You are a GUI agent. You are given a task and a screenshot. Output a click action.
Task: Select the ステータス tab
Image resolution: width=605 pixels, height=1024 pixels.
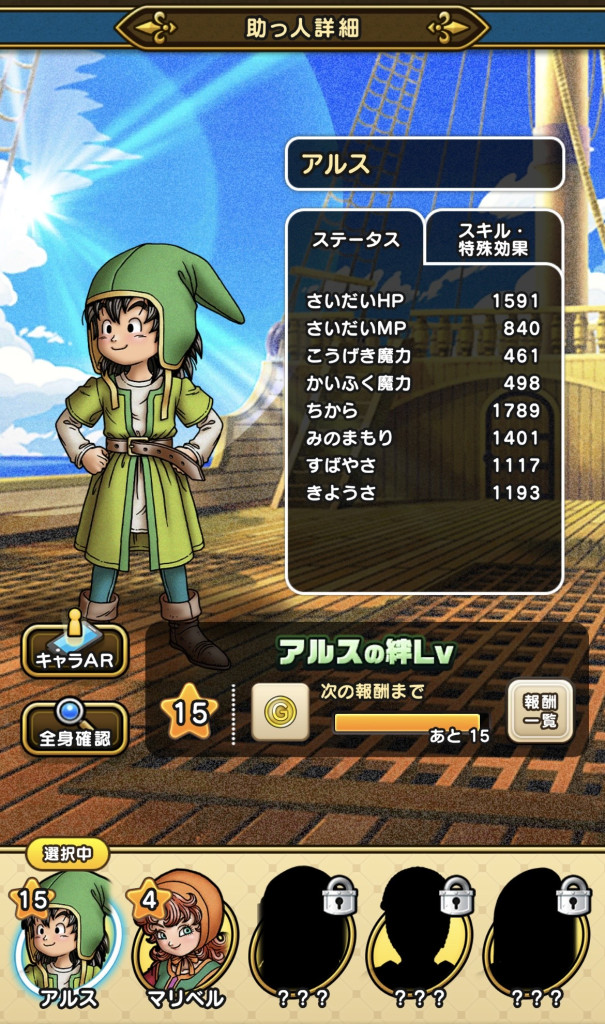coord(356,240)
